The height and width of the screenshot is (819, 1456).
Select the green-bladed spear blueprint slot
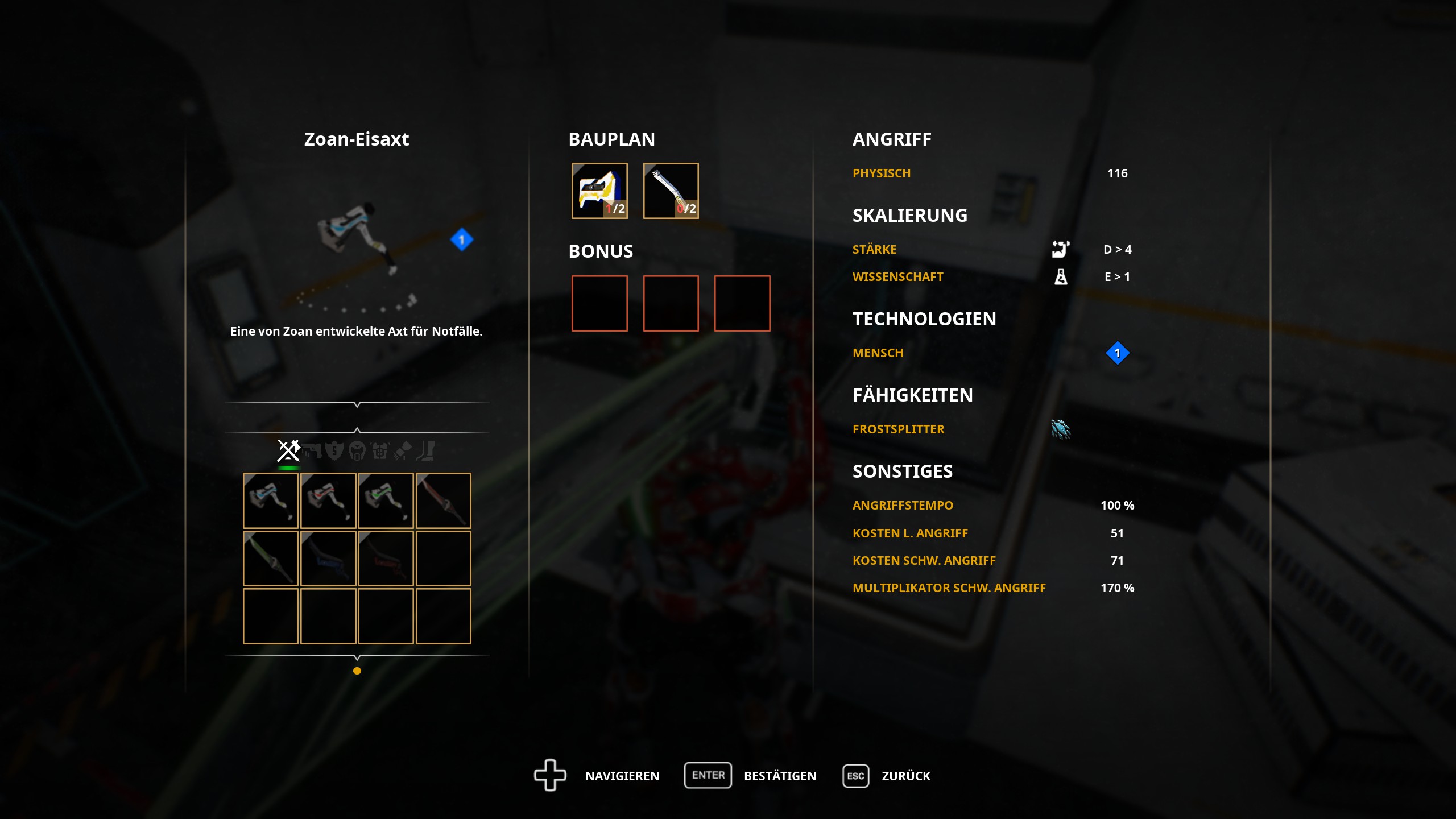tap(271, 559)
